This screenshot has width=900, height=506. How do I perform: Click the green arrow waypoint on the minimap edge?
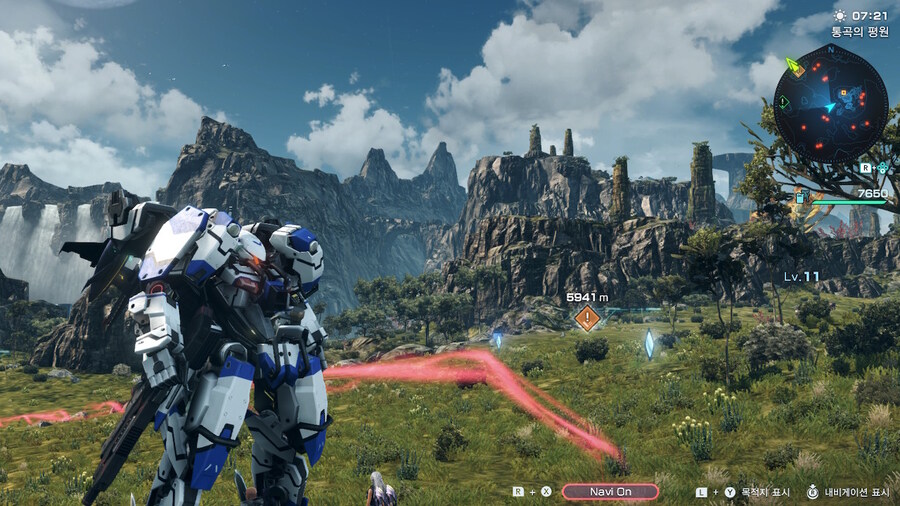[x=794, y=66]
